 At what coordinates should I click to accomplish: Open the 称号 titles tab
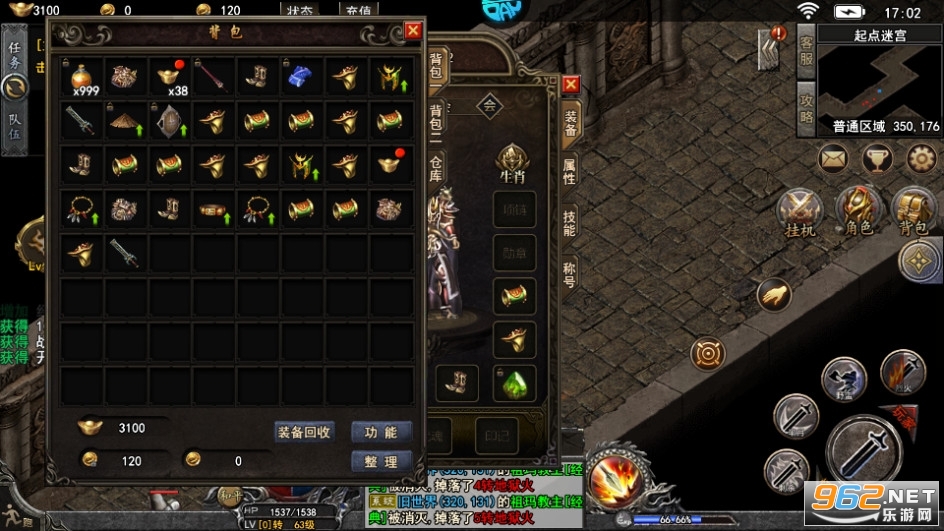click(x=569, y=273)
